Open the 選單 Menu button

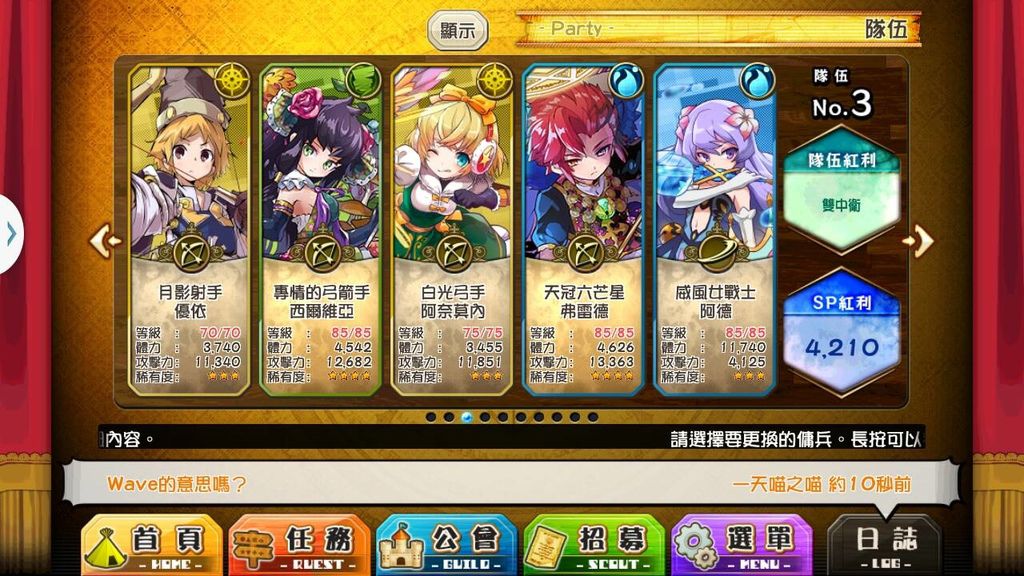pos(741,546)
